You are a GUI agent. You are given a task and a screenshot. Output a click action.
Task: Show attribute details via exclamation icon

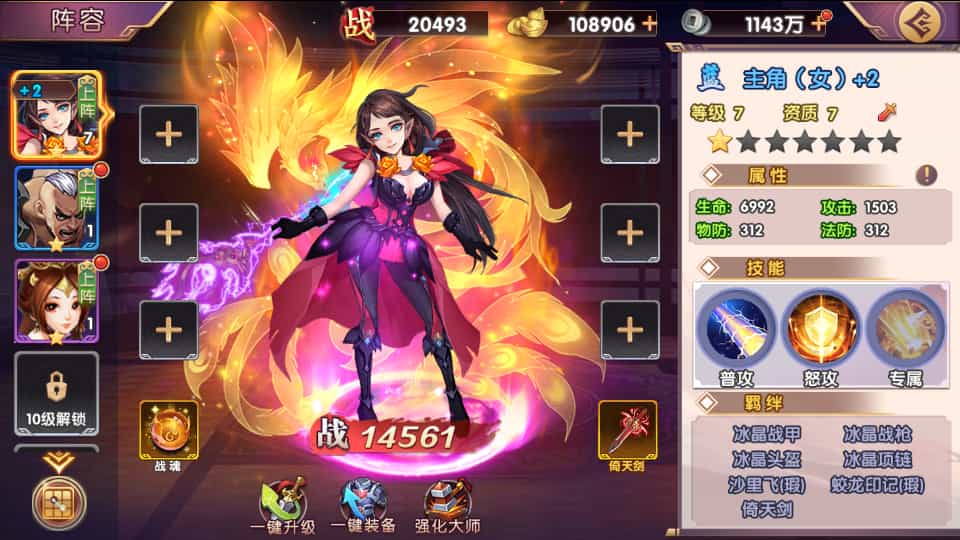coord(927,175)
